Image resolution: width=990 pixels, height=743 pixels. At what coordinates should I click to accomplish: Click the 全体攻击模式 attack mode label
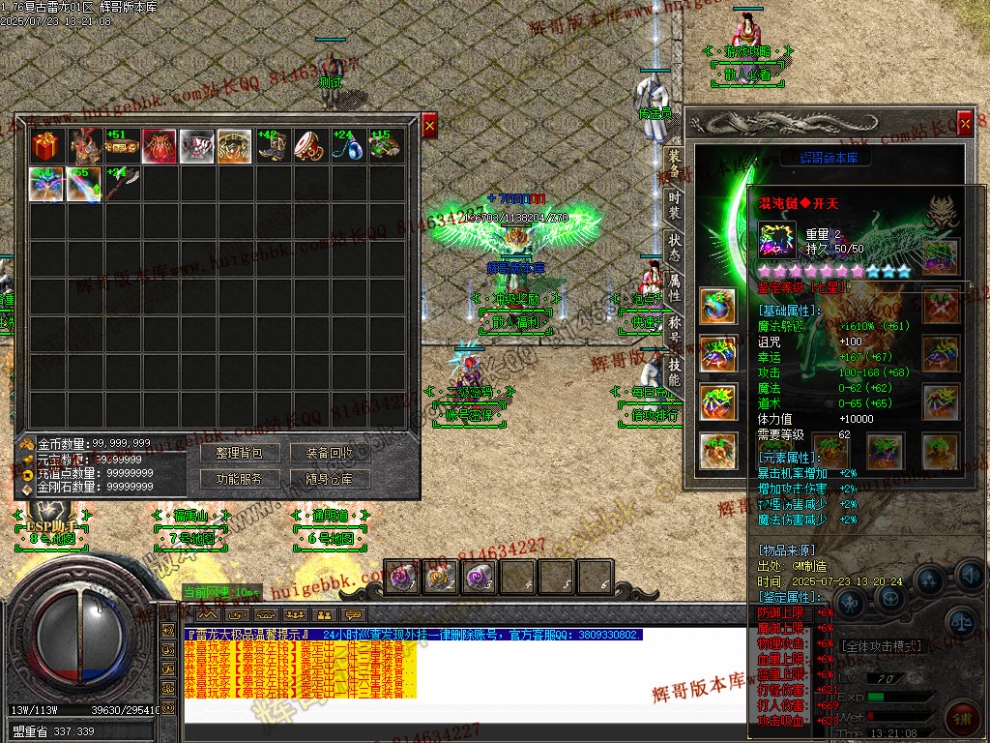click(x=880, y=647)
